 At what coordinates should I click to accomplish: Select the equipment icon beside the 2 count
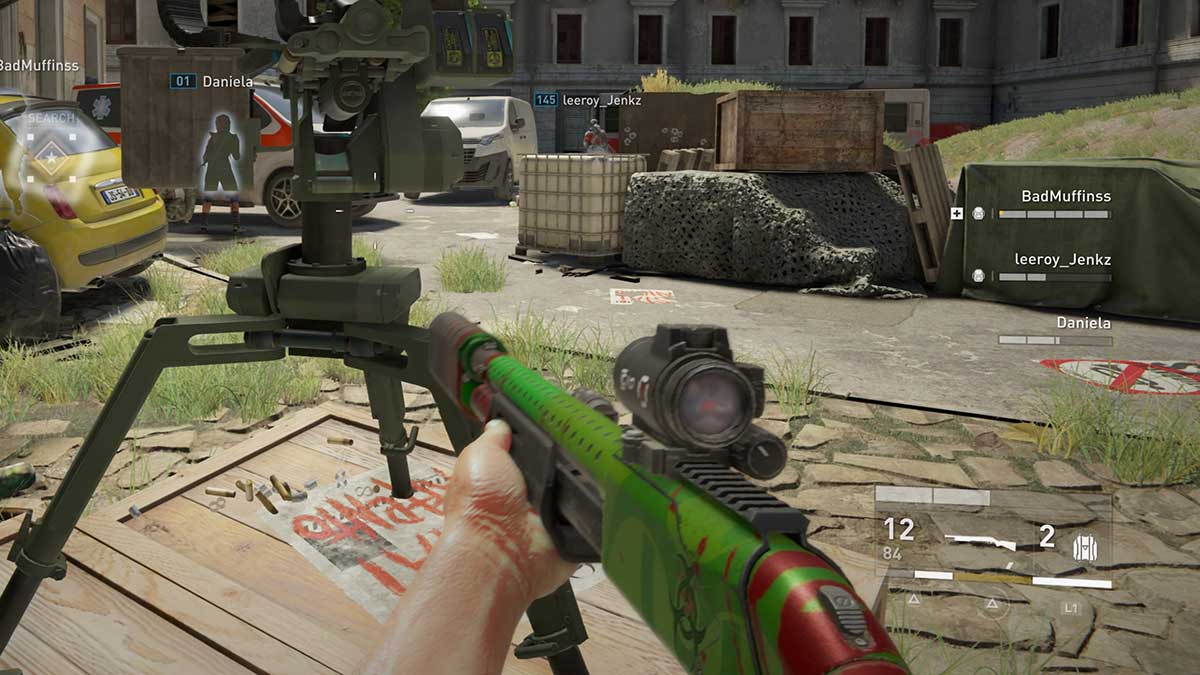[1078, 546]
